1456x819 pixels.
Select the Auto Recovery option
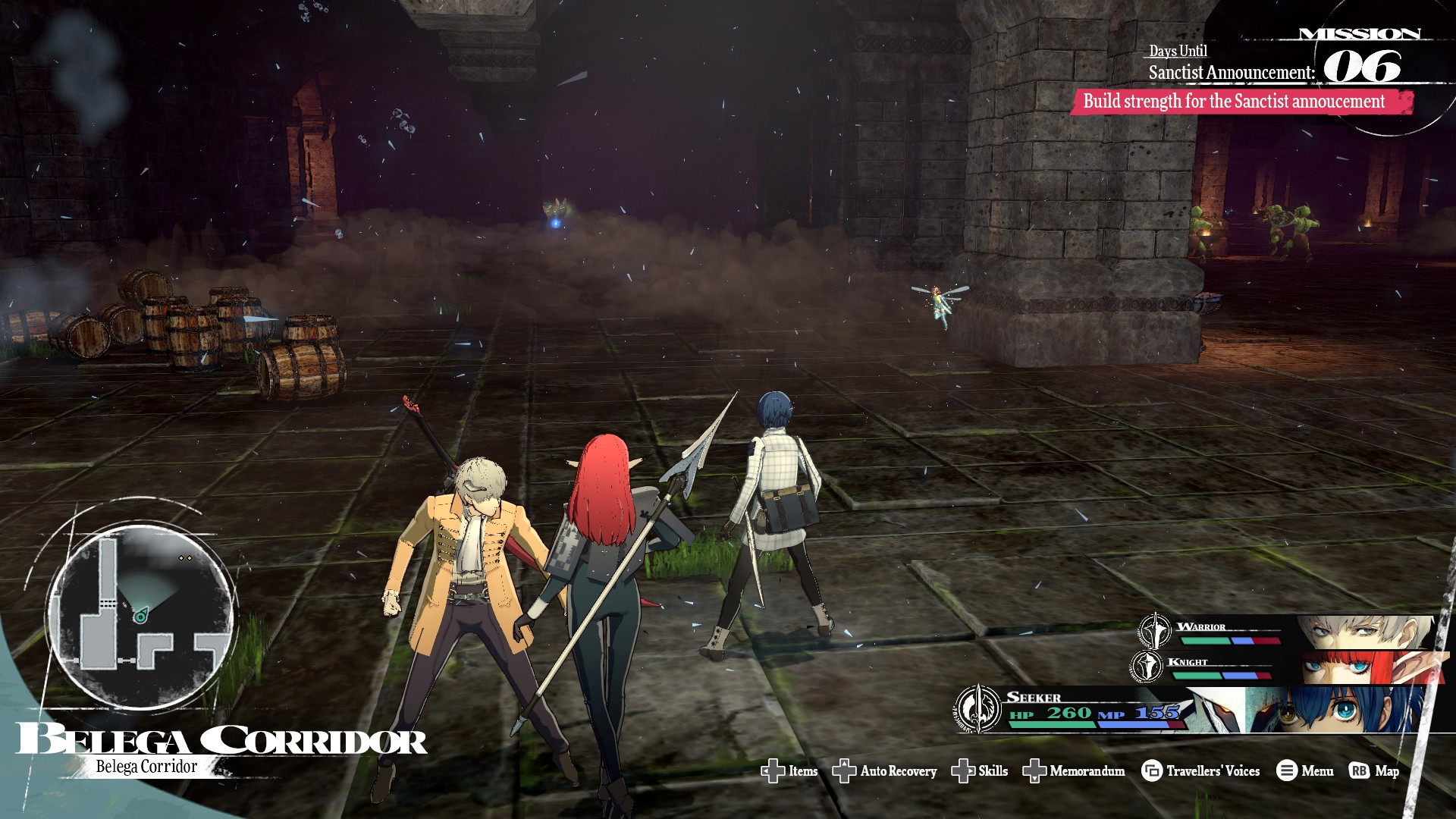[x=885, y=771]
